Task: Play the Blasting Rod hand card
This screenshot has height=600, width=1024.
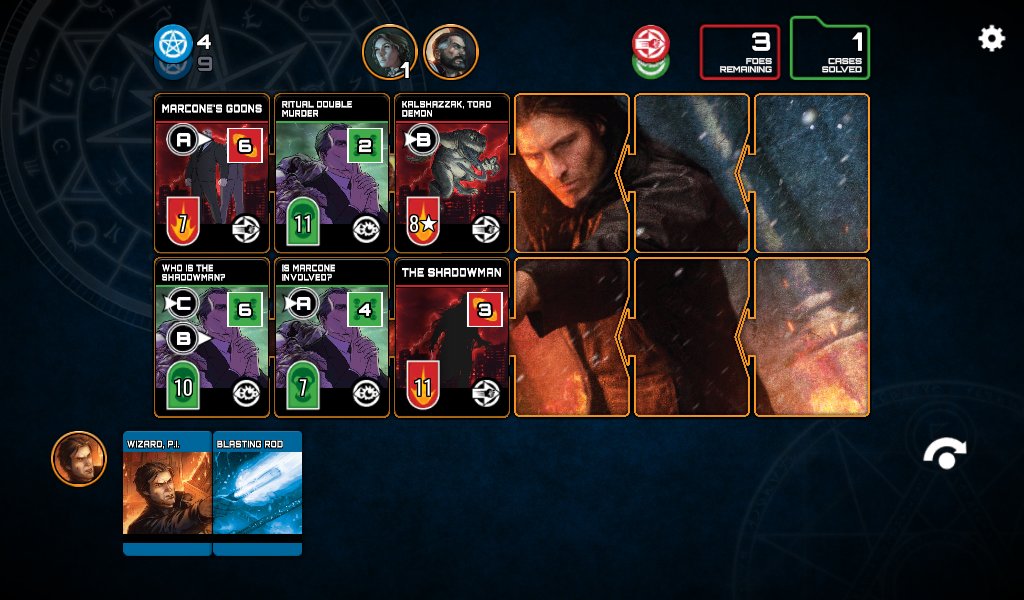Action: pos(257,492)
